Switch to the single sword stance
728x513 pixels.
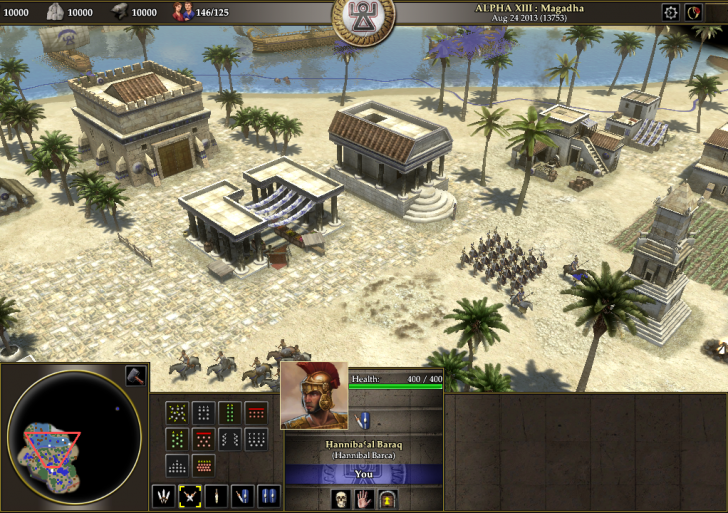pos(216,495)
